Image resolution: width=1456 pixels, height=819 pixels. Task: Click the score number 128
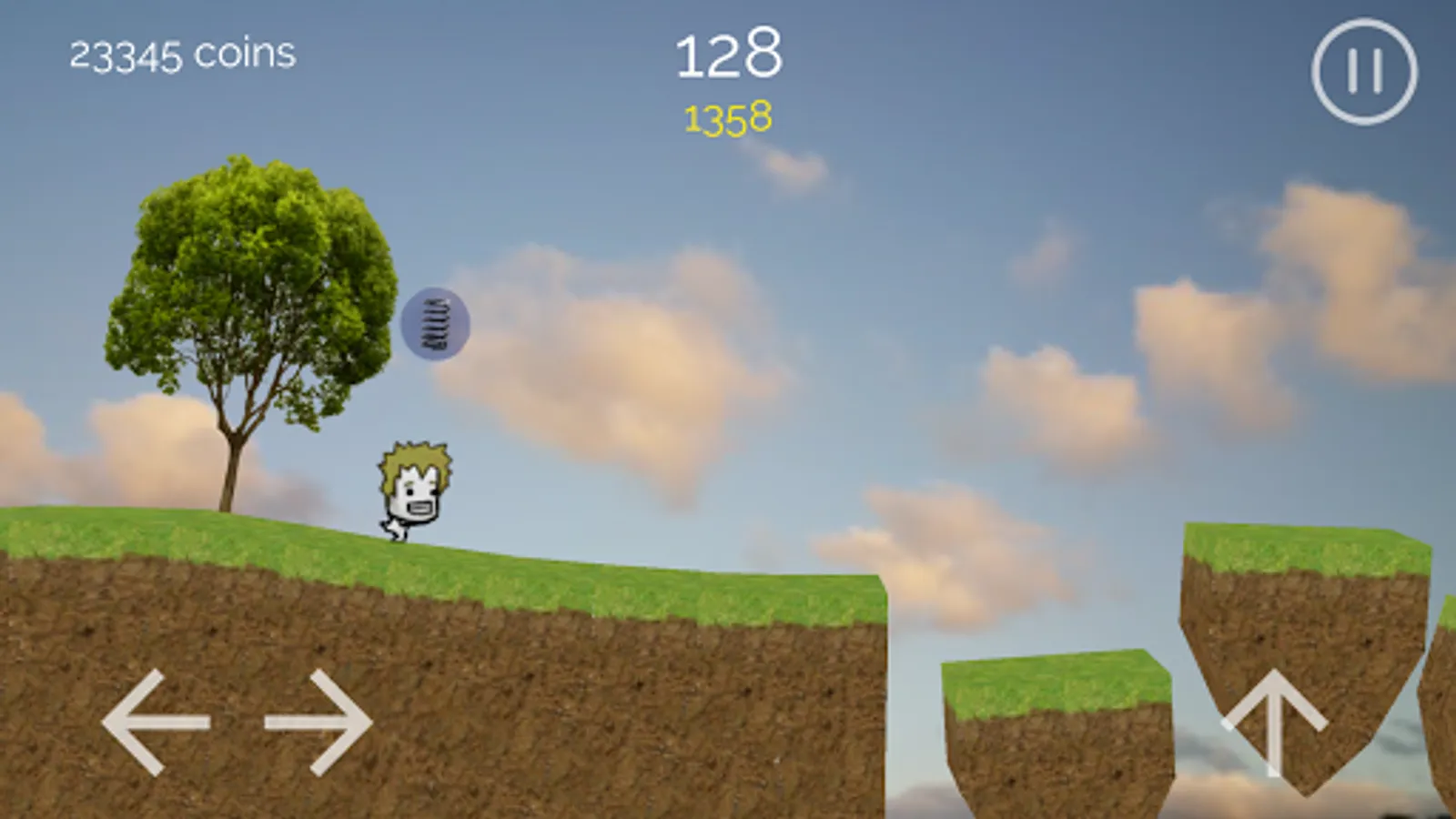[x=730, y=55]
